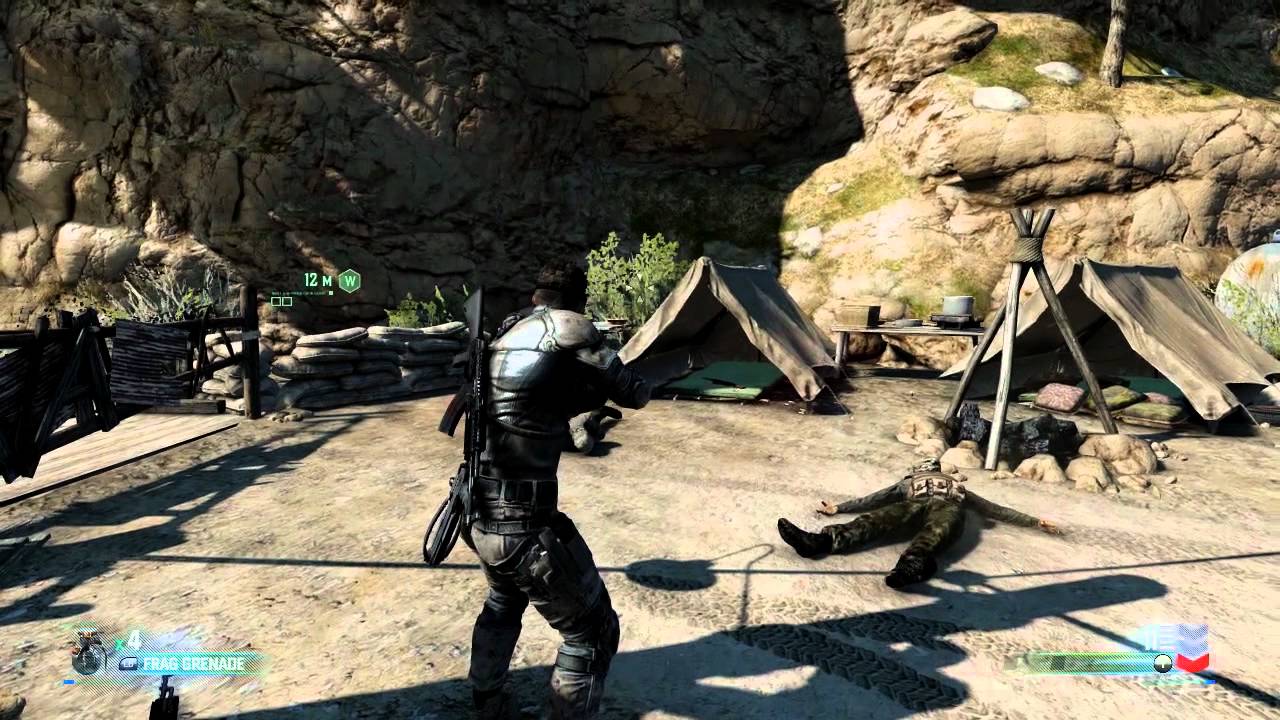Viewport: 1280px width, 720px height.
Task: Click the 12 M distance number
Action: 312,281
